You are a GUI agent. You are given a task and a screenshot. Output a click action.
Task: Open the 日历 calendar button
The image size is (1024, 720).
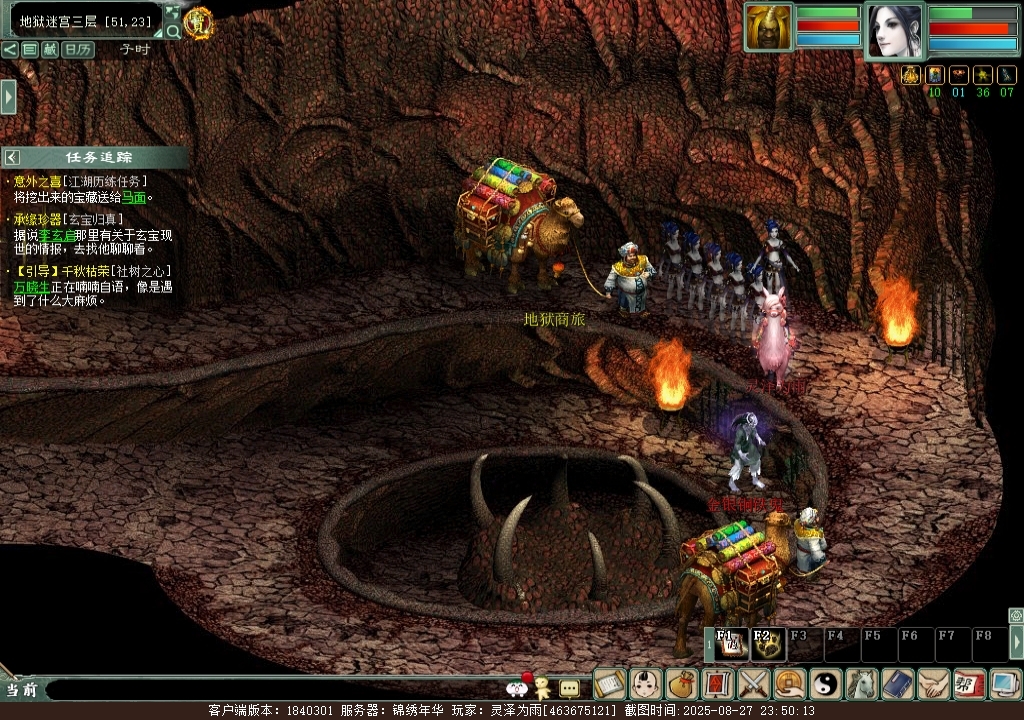[78, 49]
